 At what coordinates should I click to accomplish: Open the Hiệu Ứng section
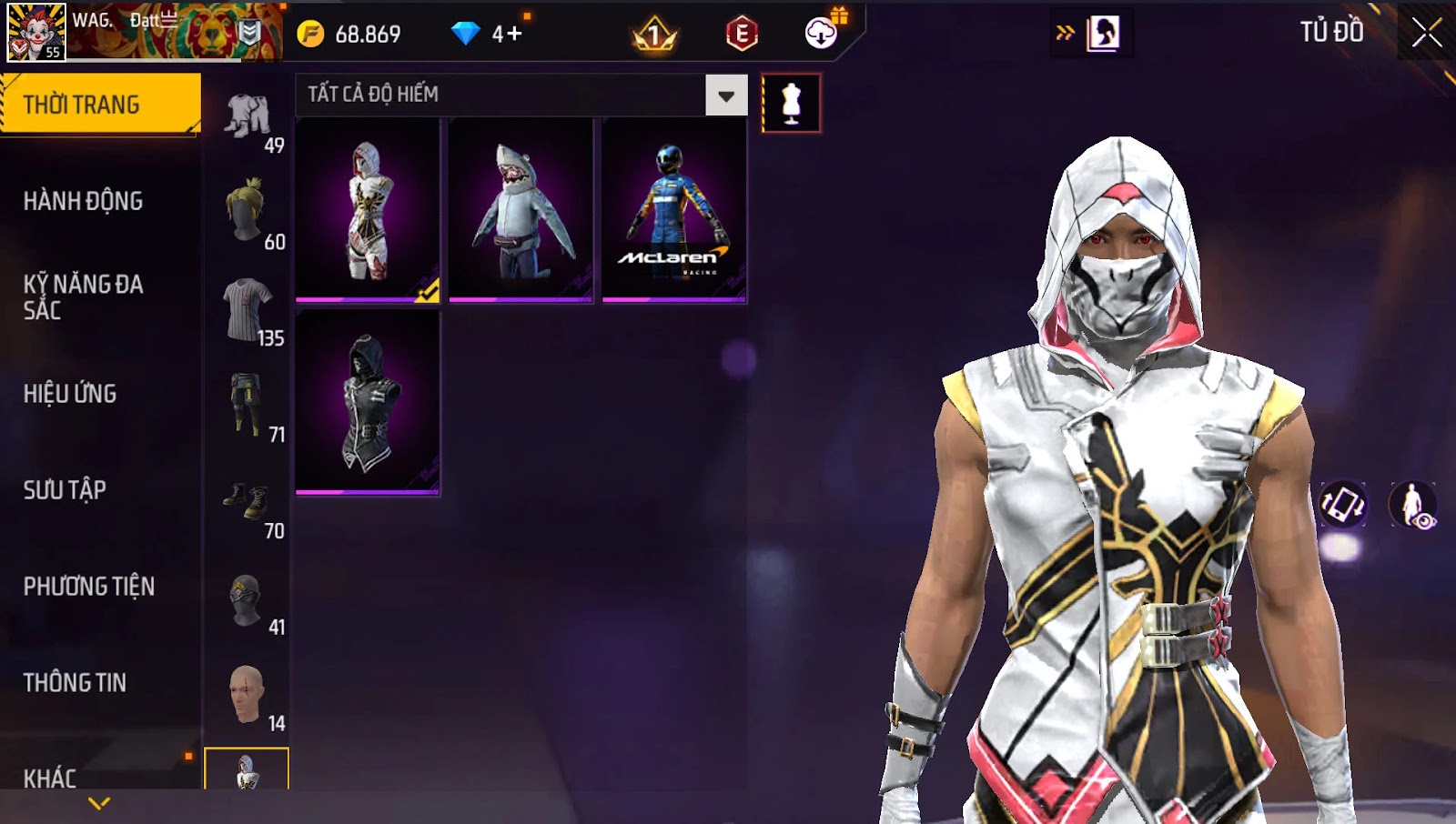70,394
